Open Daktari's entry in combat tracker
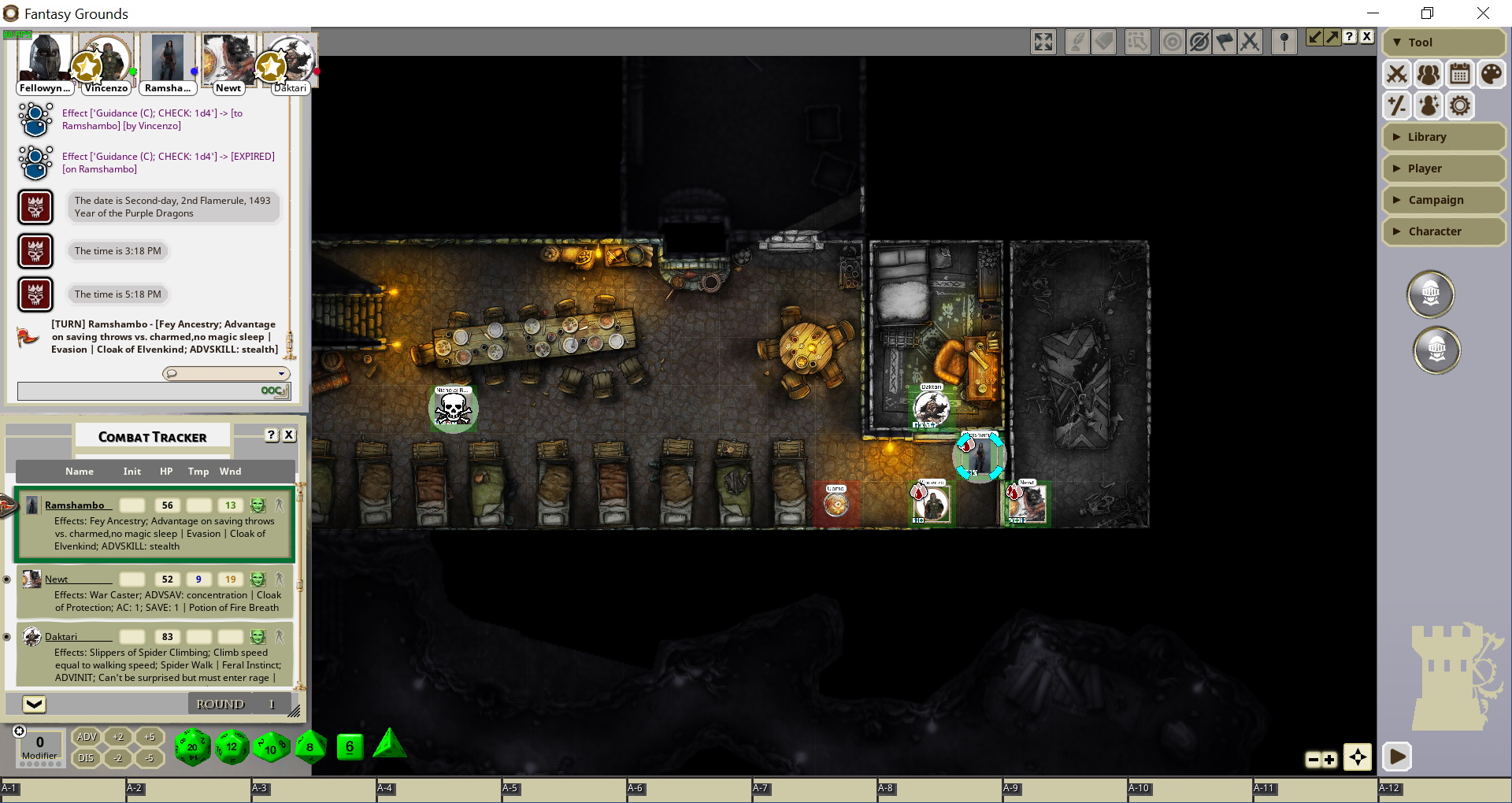Screen dimensions: 1512x803 coord(61,637)
